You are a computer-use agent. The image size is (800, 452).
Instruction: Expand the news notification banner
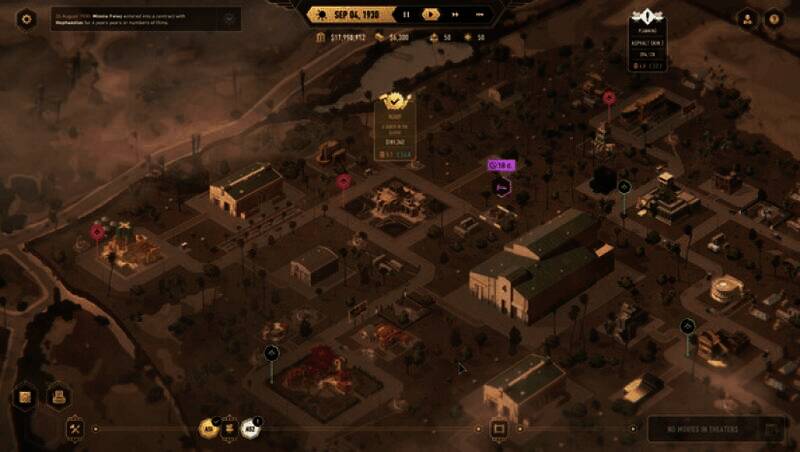click(231, 18)
